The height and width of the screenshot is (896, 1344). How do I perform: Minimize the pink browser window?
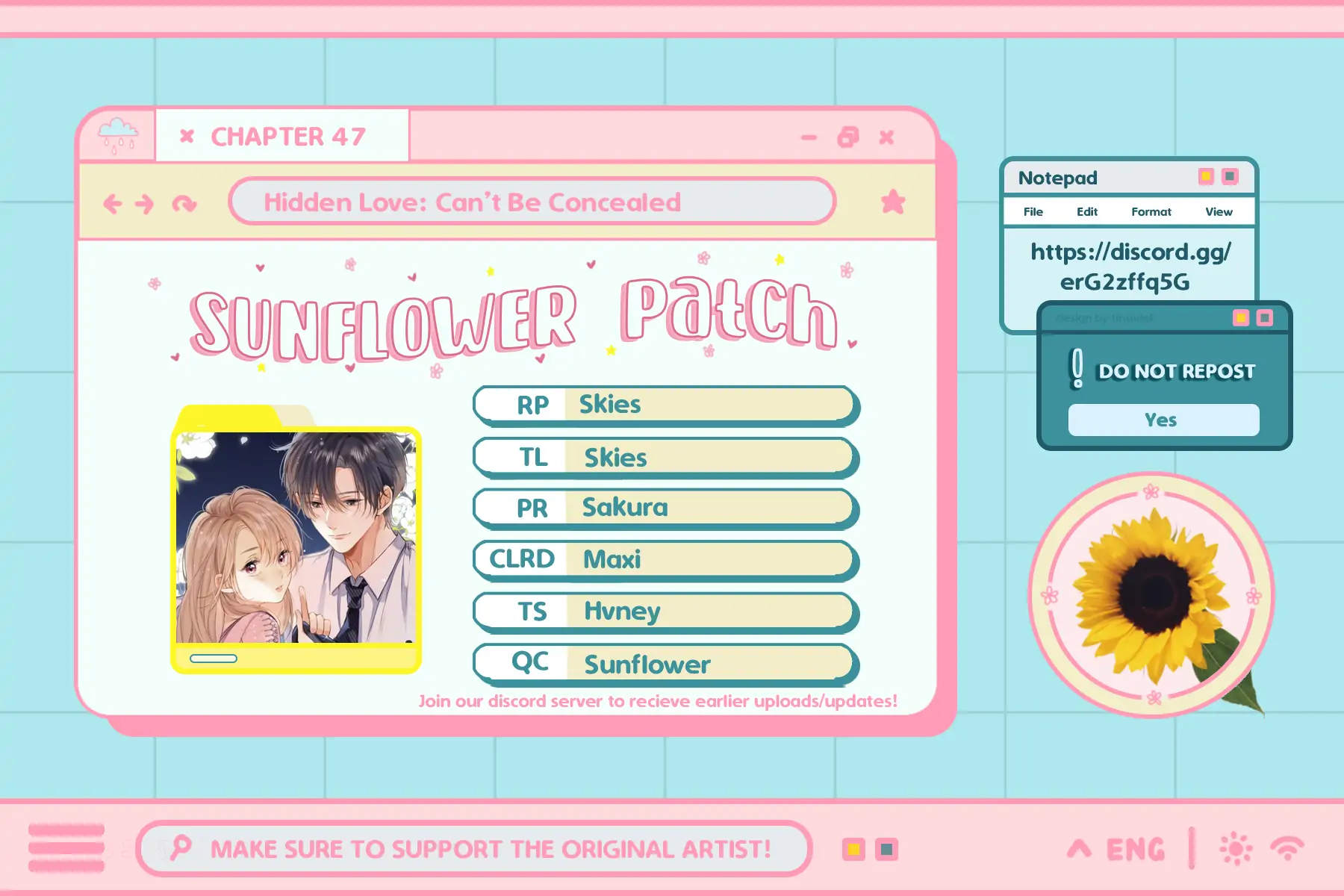click(809, 137)
